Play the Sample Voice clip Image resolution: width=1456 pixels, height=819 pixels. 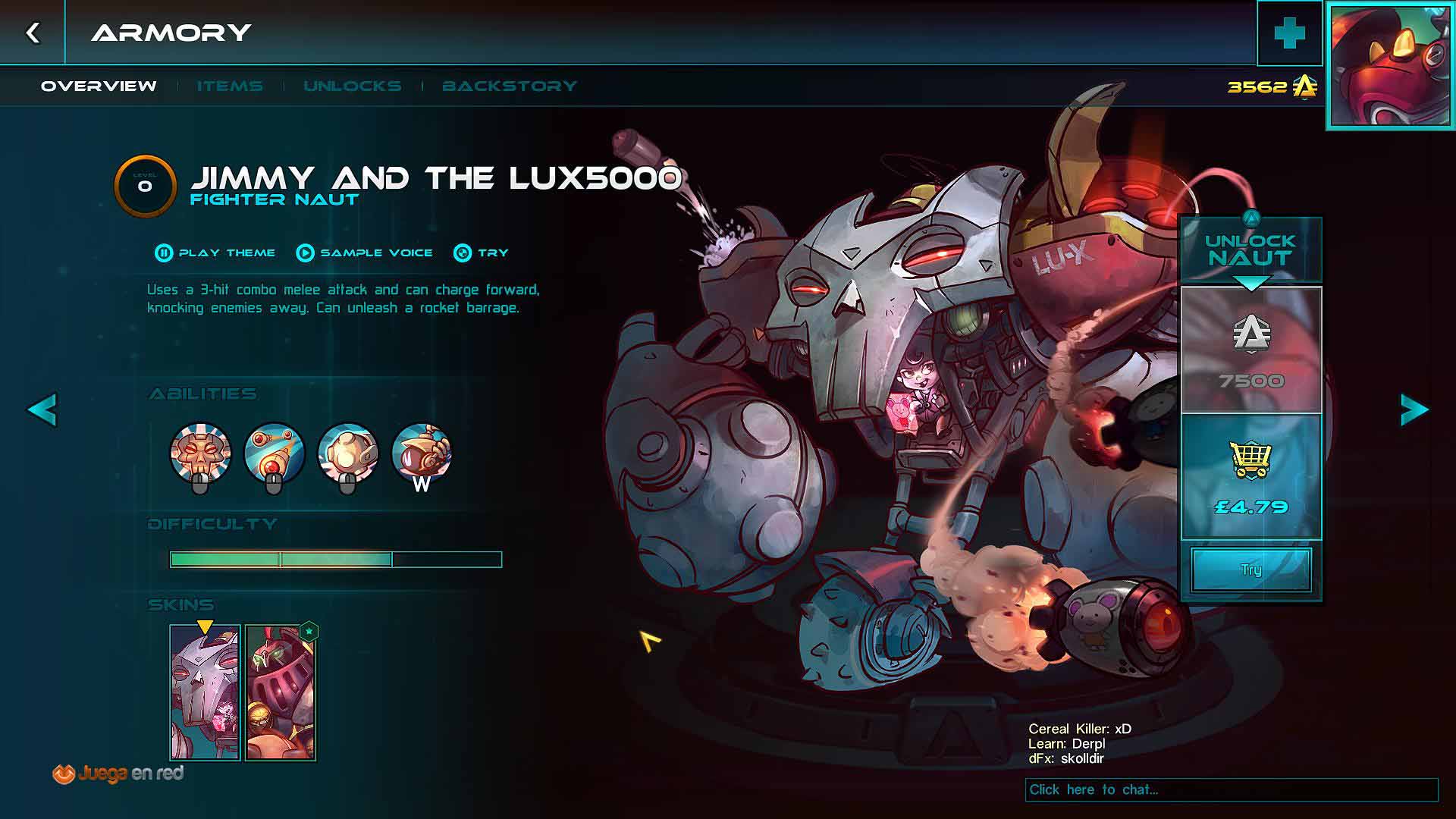tap(365, 253)
